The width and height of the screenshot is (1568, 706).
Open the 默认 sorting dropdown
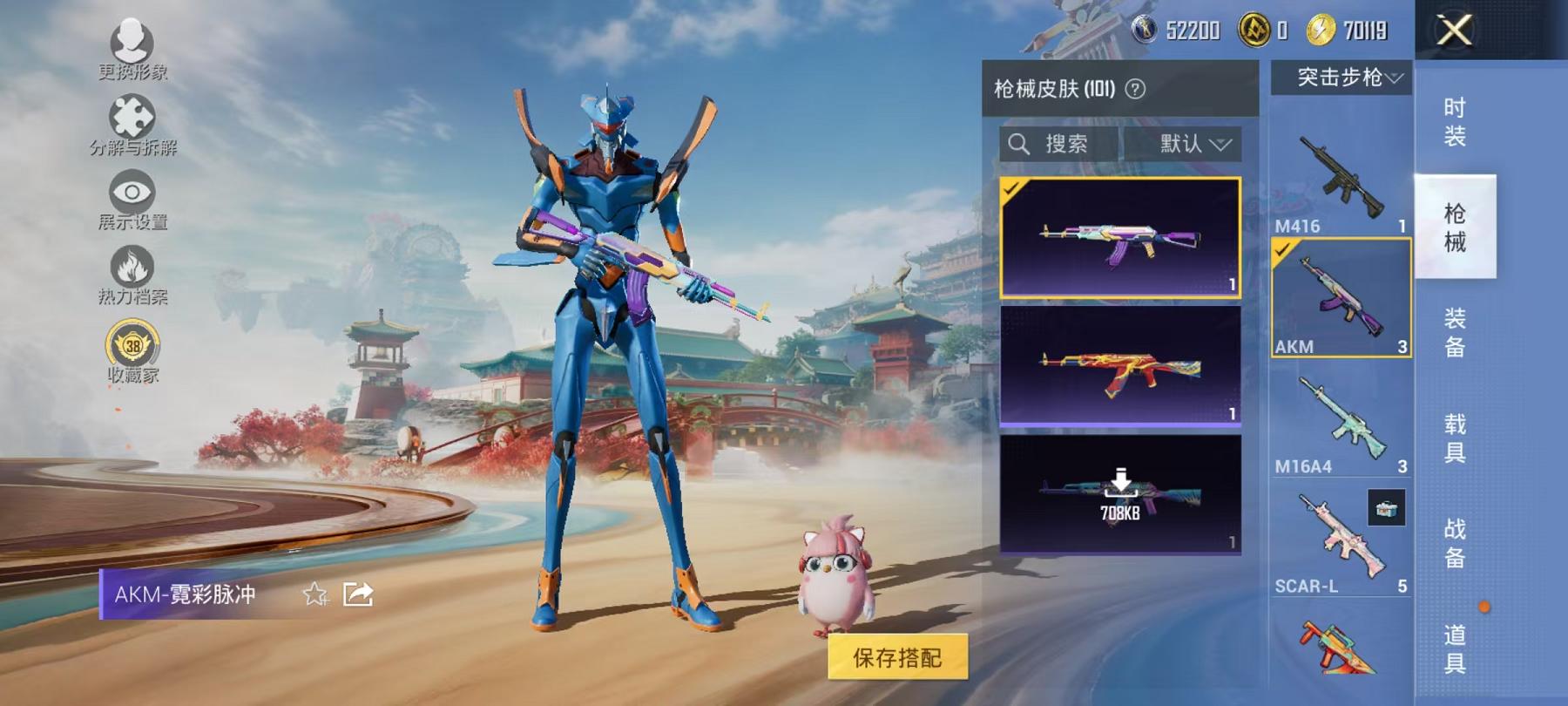click(x=1185, y=143)
